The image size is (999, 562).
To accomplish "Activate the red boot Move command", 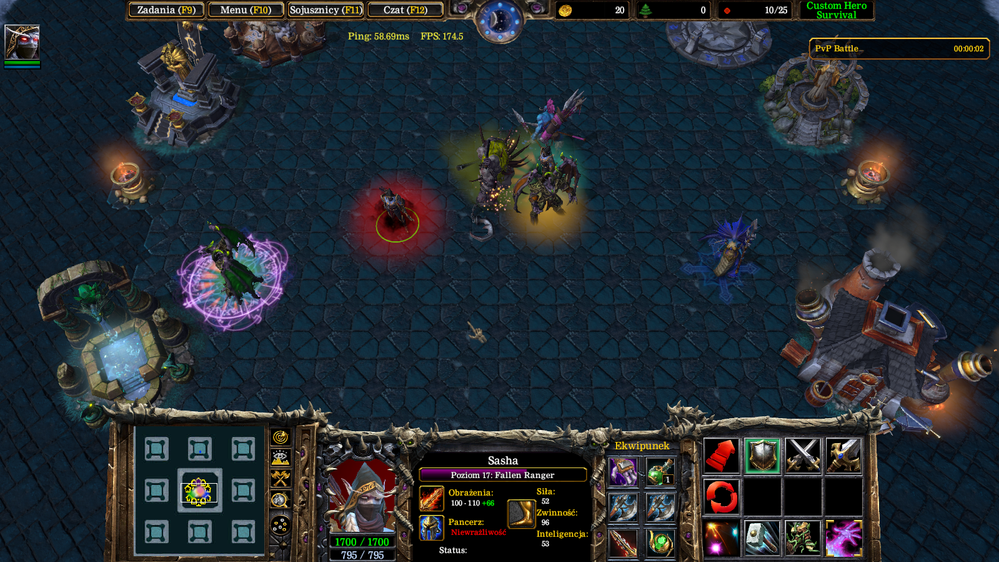I will point(721,456).
